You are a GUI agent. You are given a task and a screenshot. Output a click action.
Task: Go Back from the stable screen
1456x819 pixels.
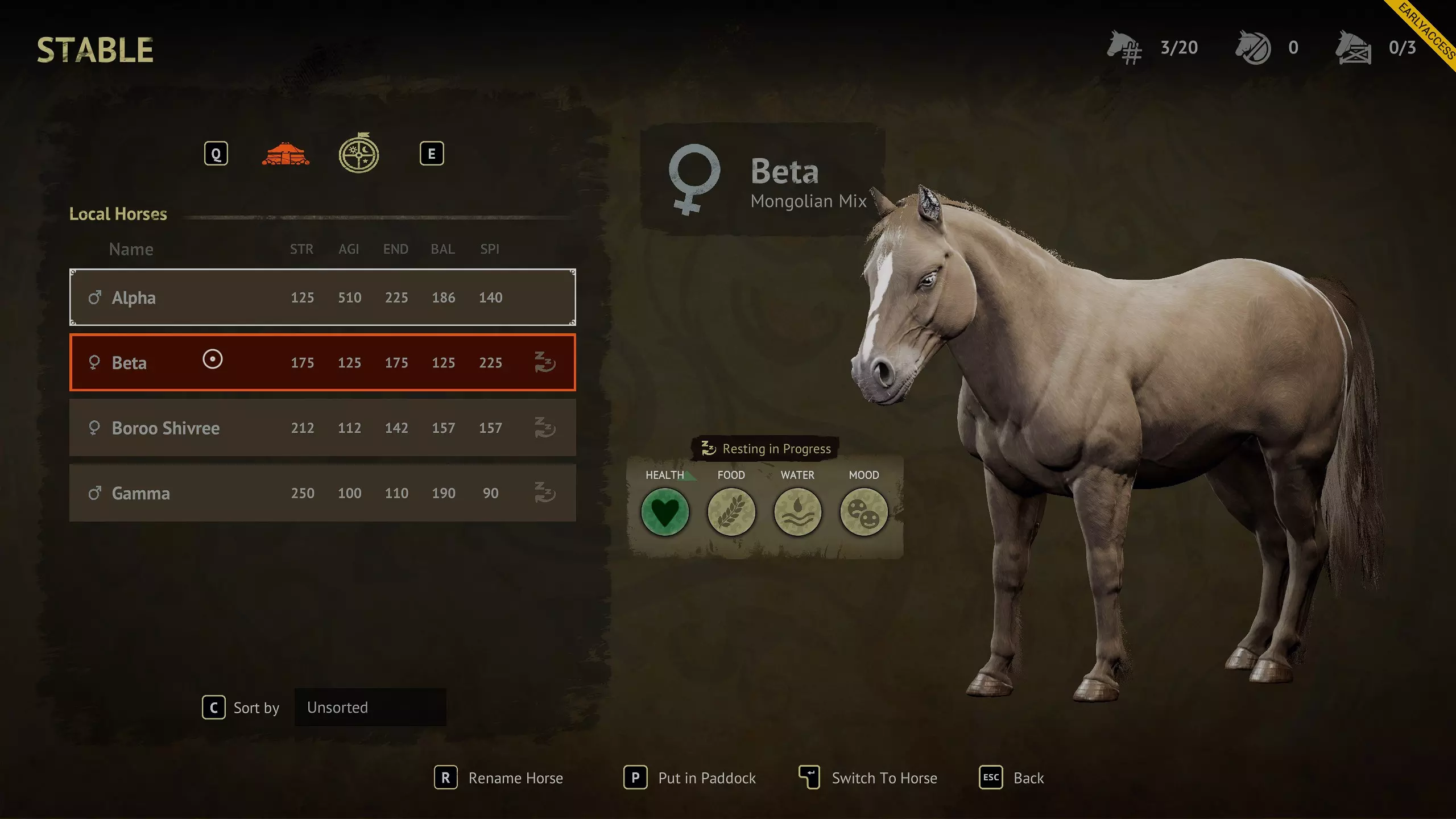[x=1012, y=778]
